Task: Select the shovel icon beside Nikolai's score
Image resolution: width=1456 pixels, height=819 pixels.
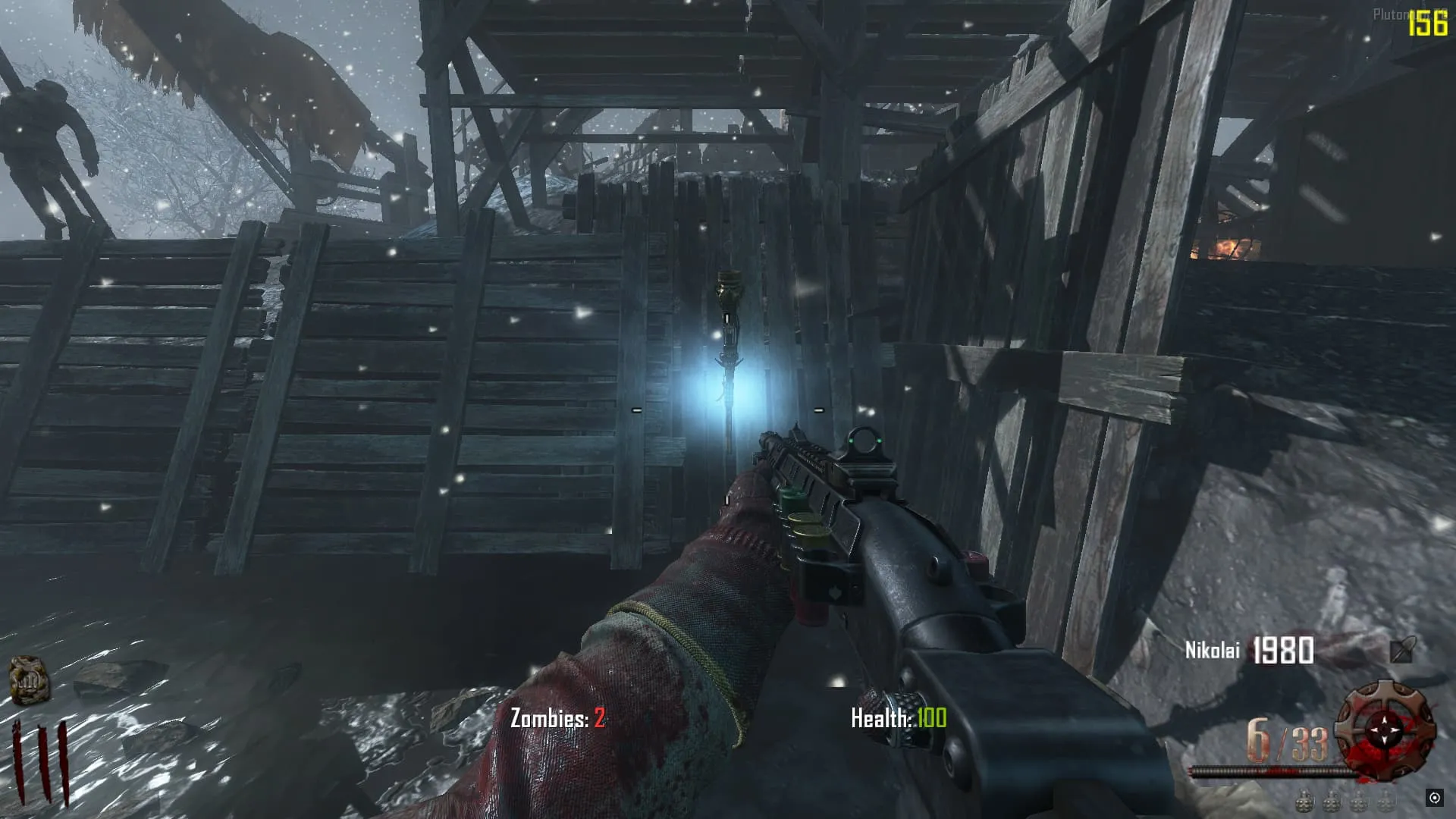Action: click(1402, 649)
